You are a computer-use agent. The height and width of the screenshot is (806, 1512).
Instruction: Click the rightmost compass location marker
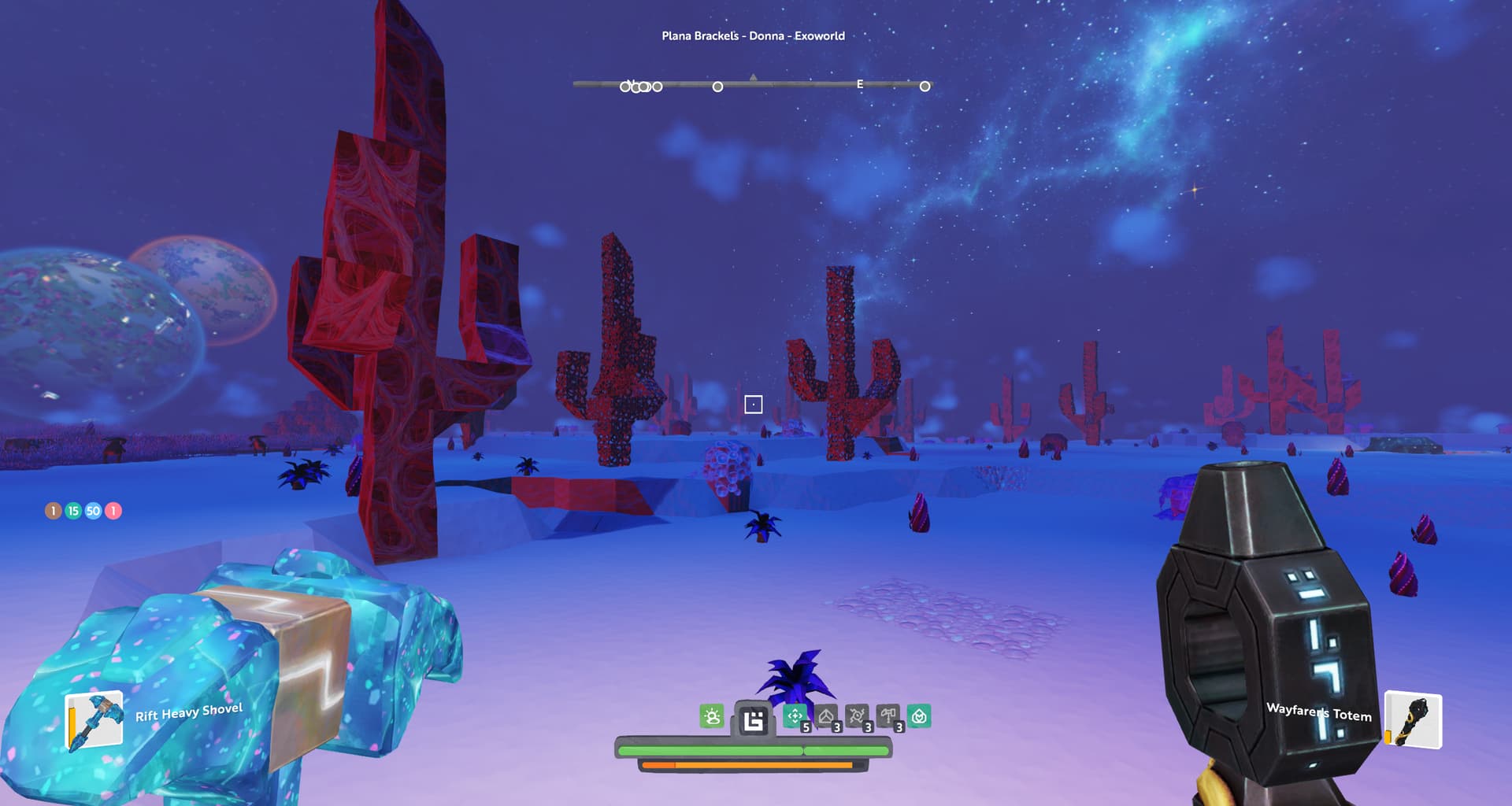tap(925, 86)
